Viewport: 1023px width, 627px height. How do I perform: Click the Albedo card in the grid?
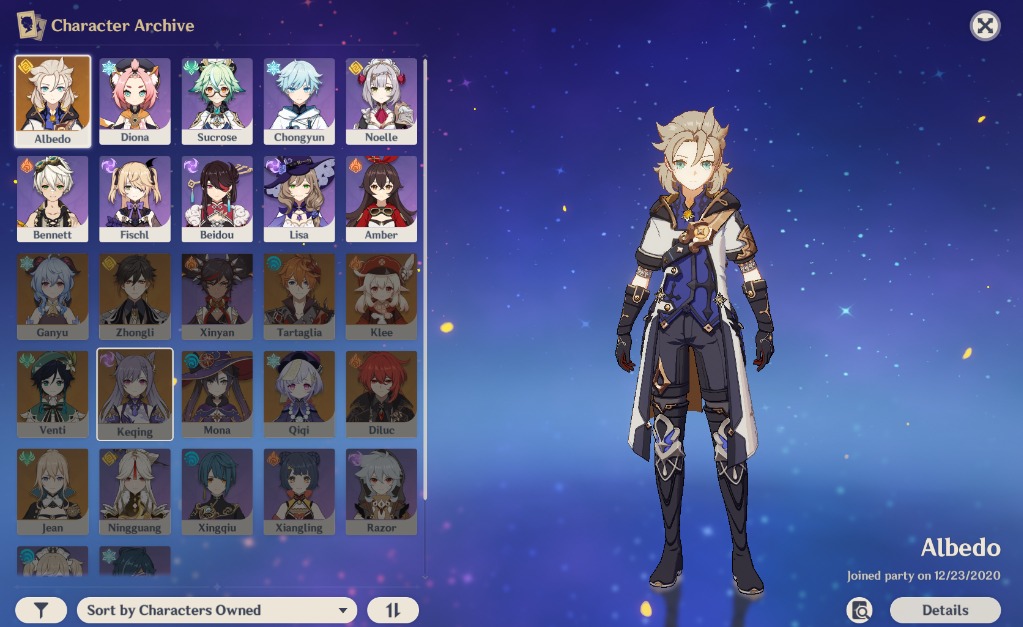53,101
